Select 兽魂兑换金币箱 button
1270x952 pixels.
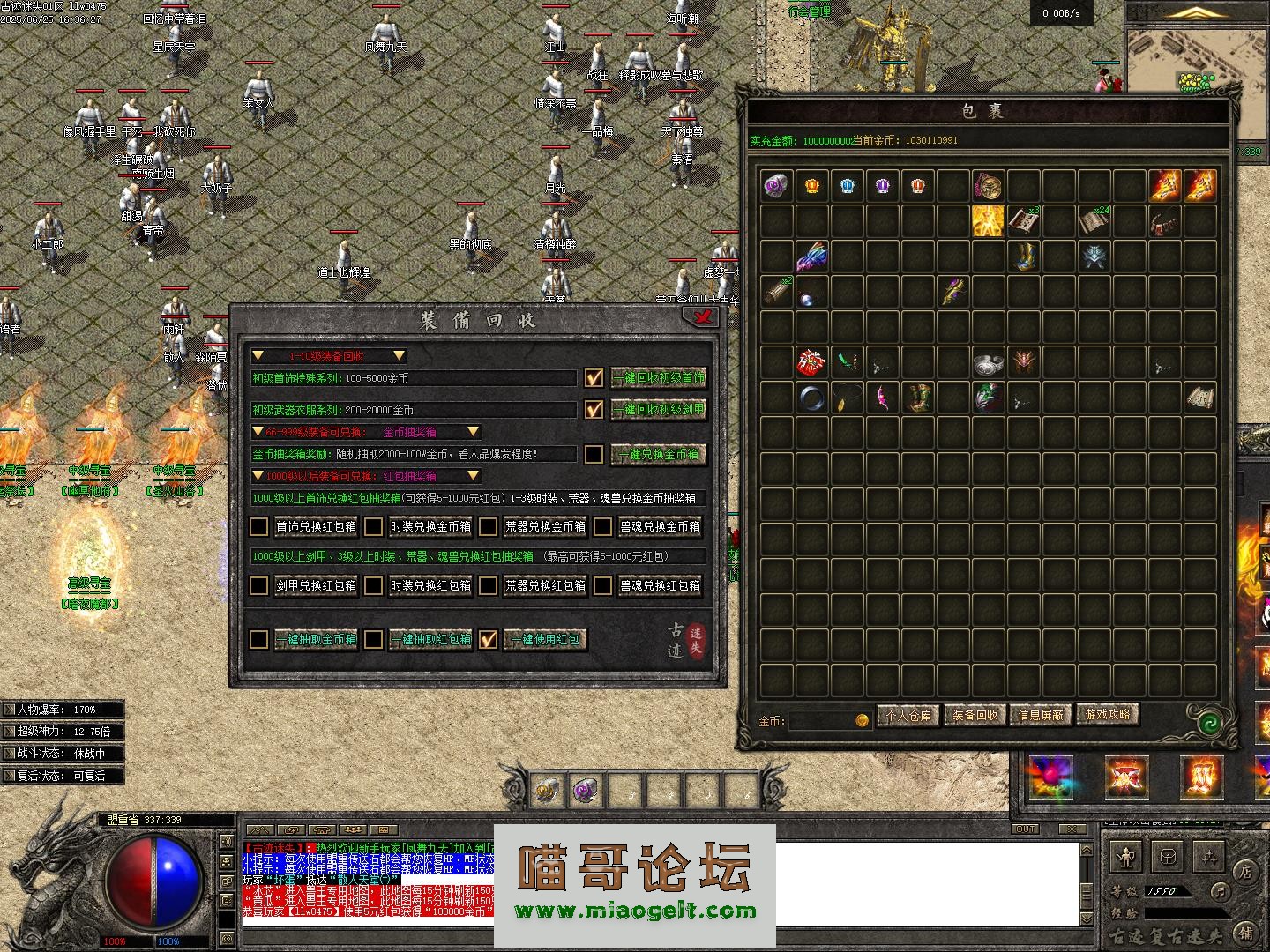click(x=660, y=527)
